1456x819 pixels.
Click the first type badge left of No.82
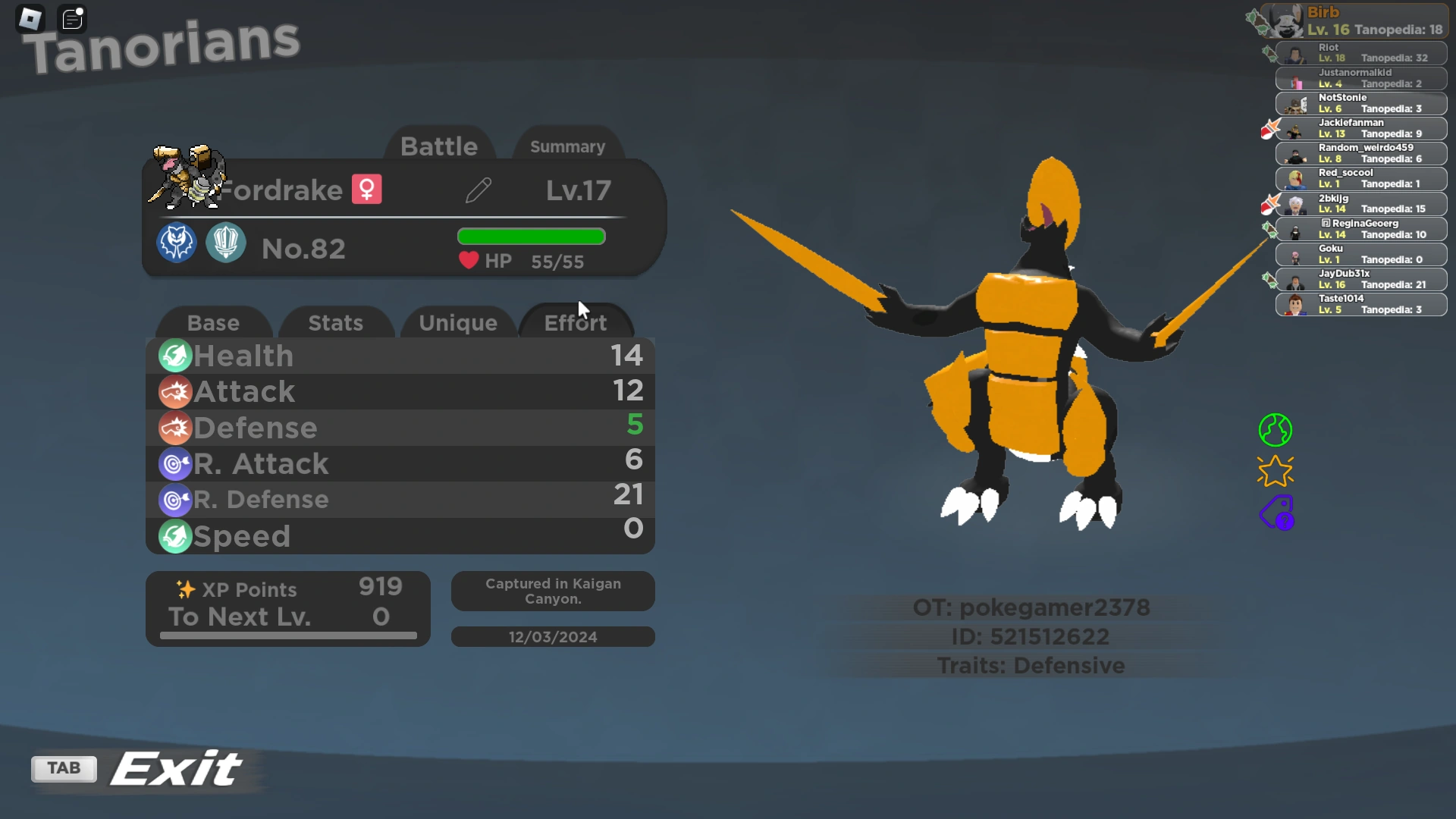pyautogui.click(x=176, y=243)
